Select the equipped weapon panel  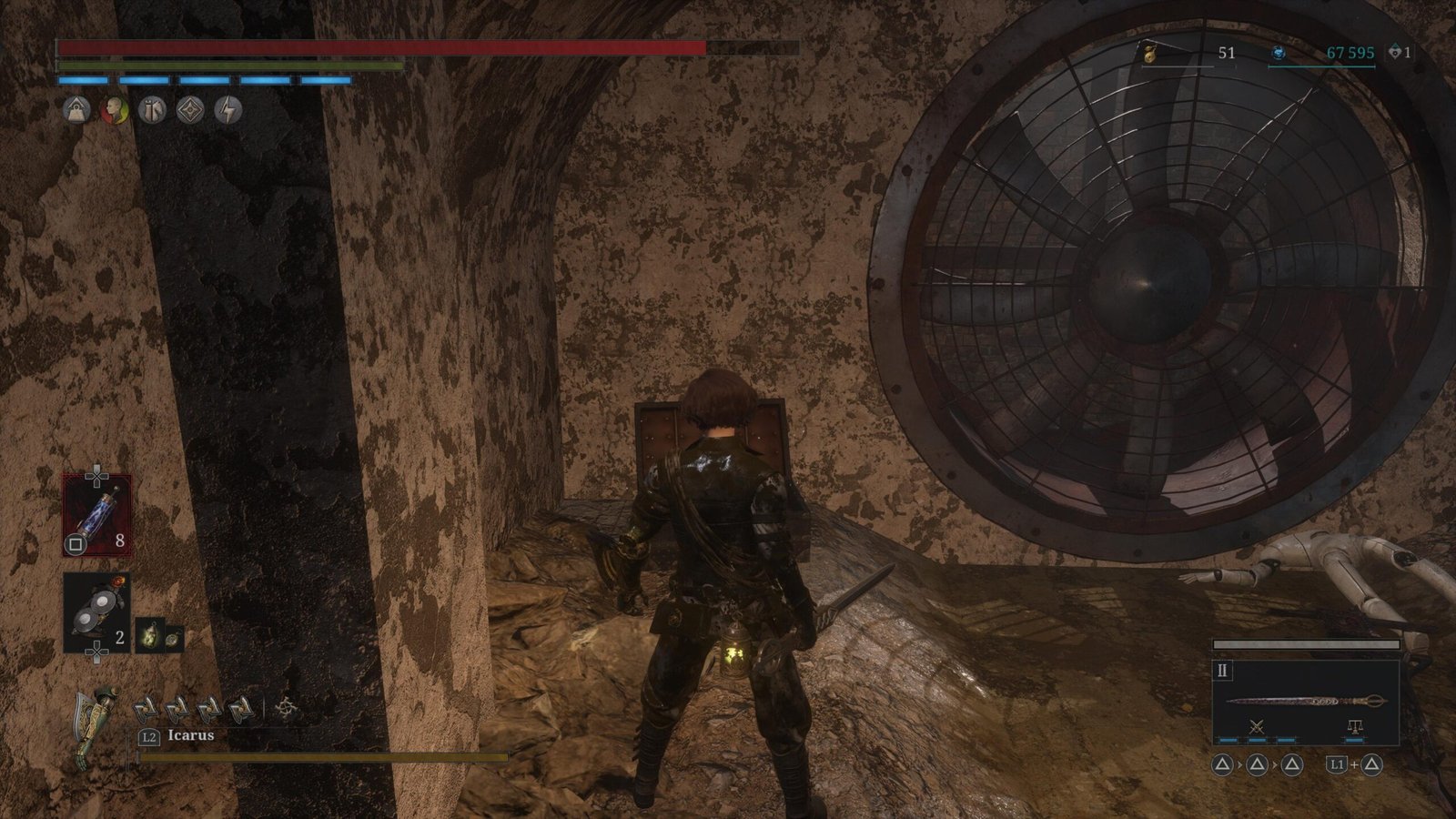point(1306,702)
